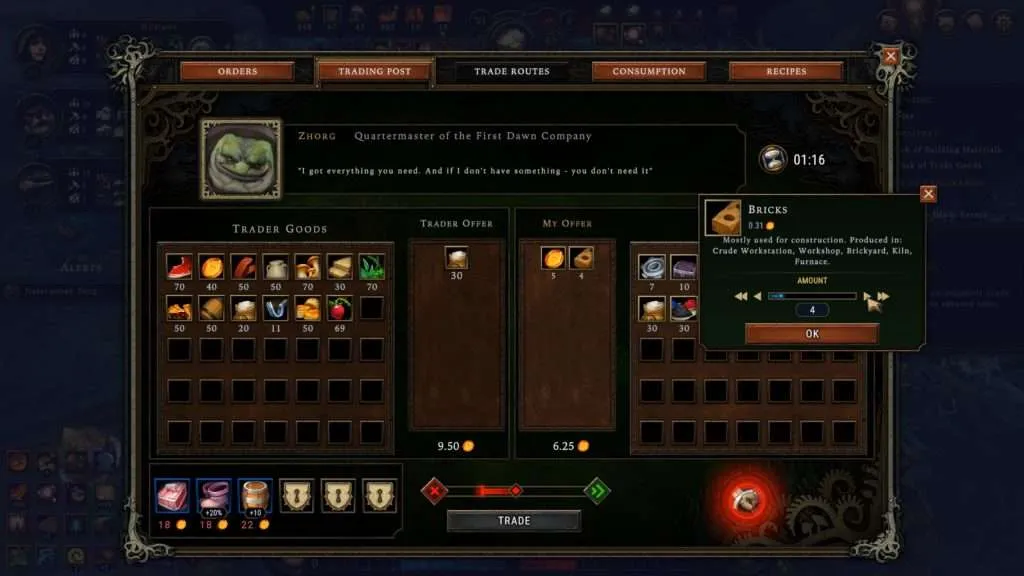Close the Bricks amount popup
This screenshot has height=576, width=1024.
tap(928, 194)
